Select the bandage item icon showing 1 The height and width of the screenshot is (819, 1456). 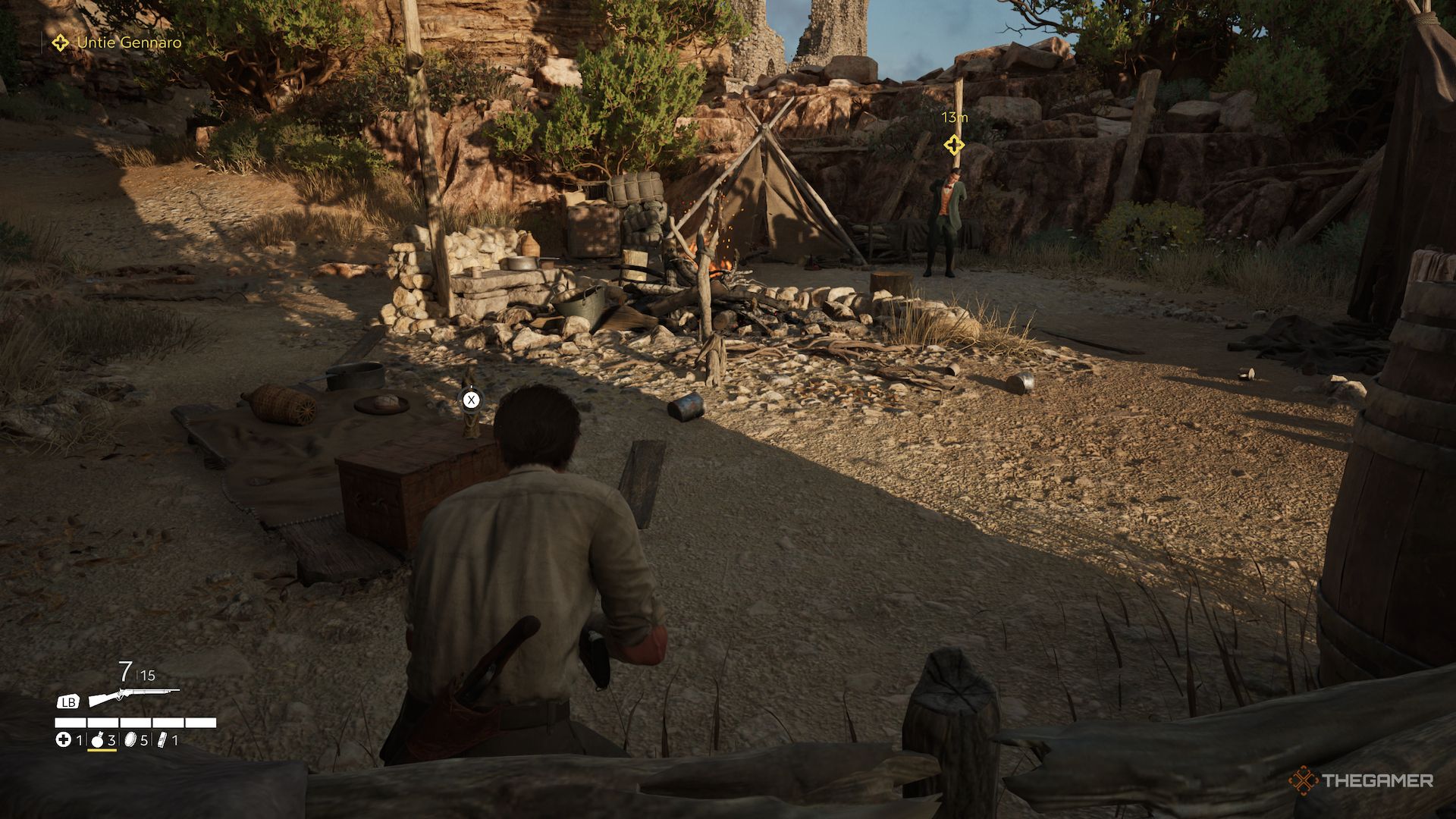(162, 739)
